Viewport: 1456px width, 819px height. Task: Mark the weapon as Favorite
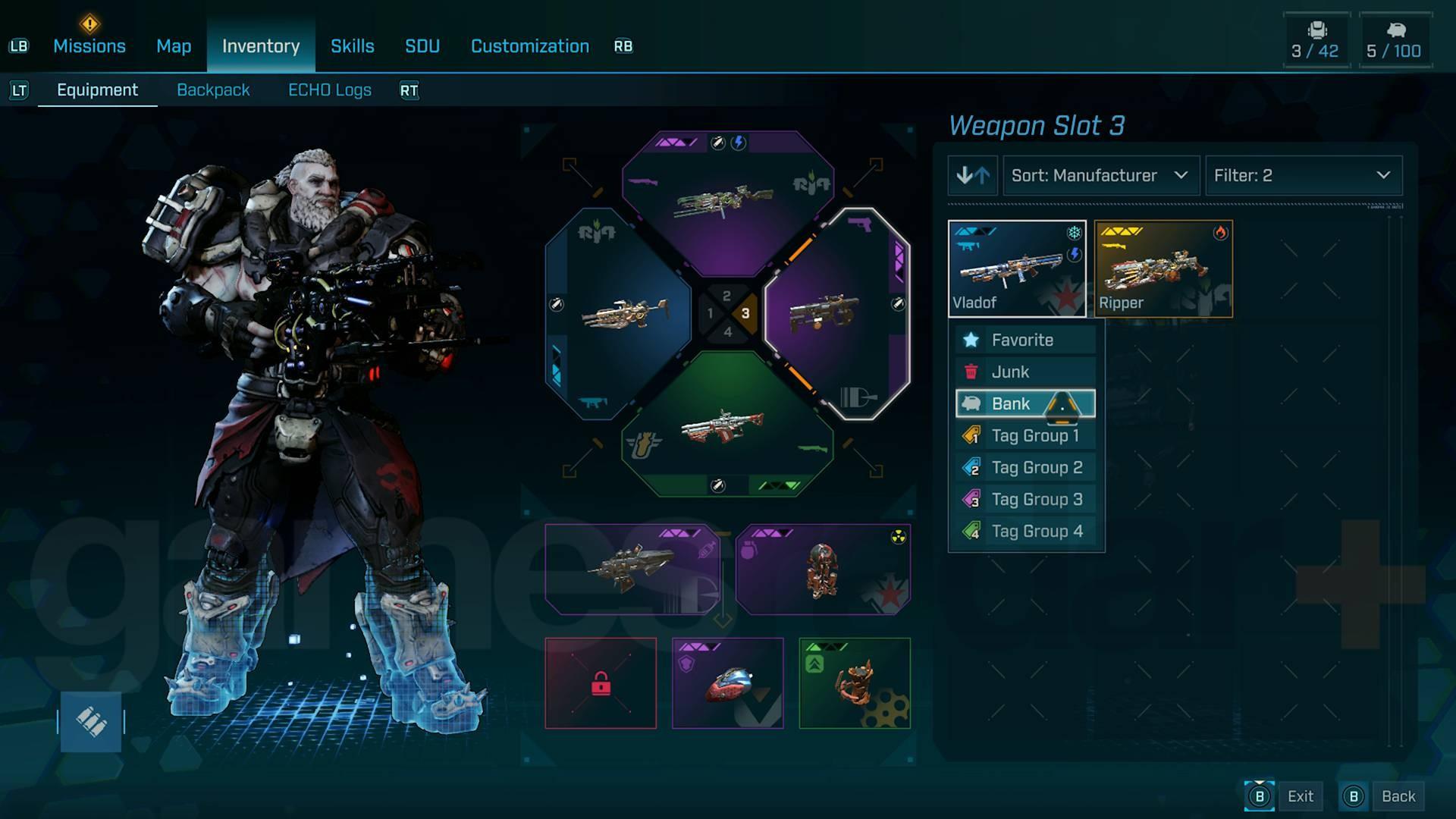pyautogui.click(x=1025, y=340)
